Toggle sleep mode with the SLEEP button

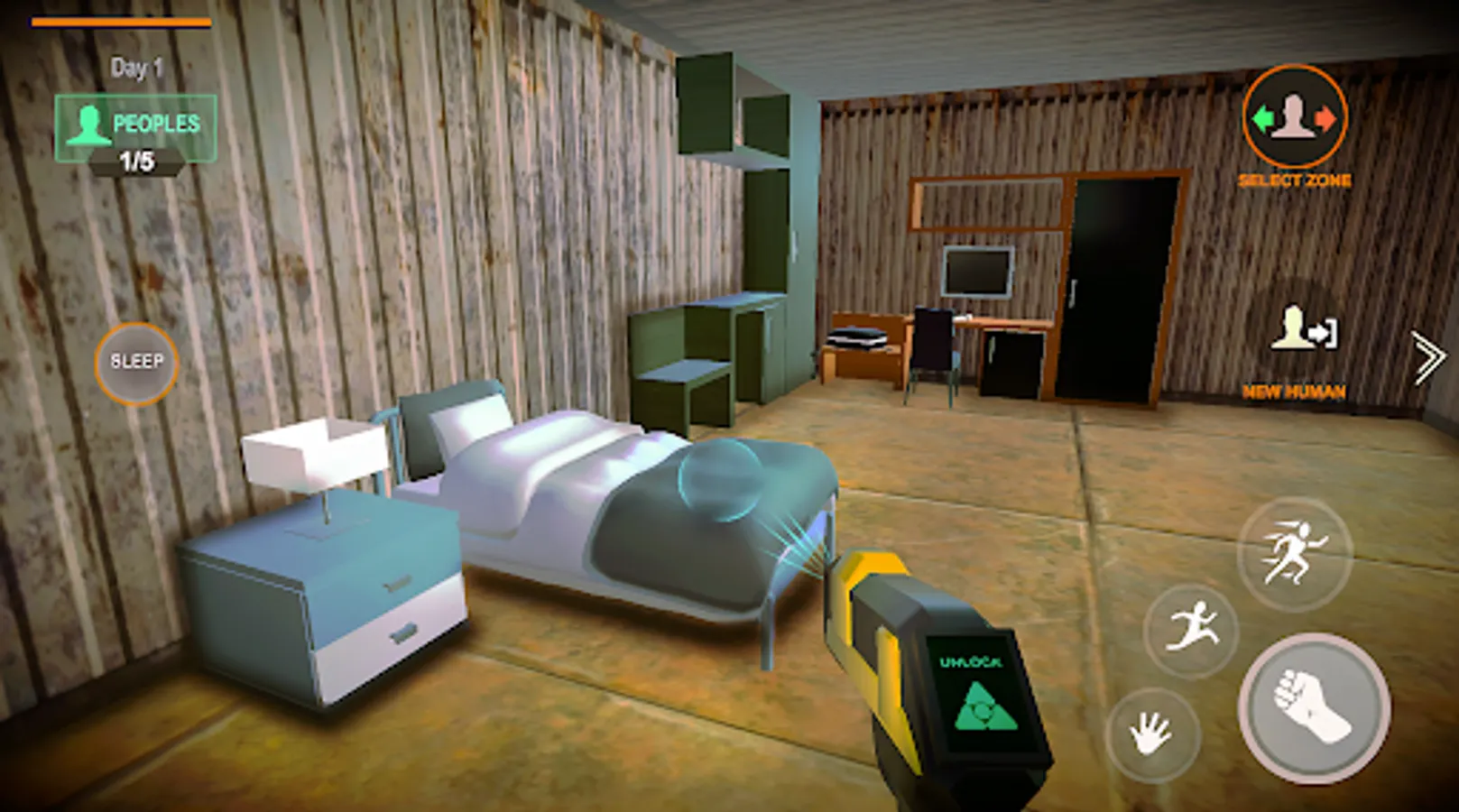(x=135, y=361)
